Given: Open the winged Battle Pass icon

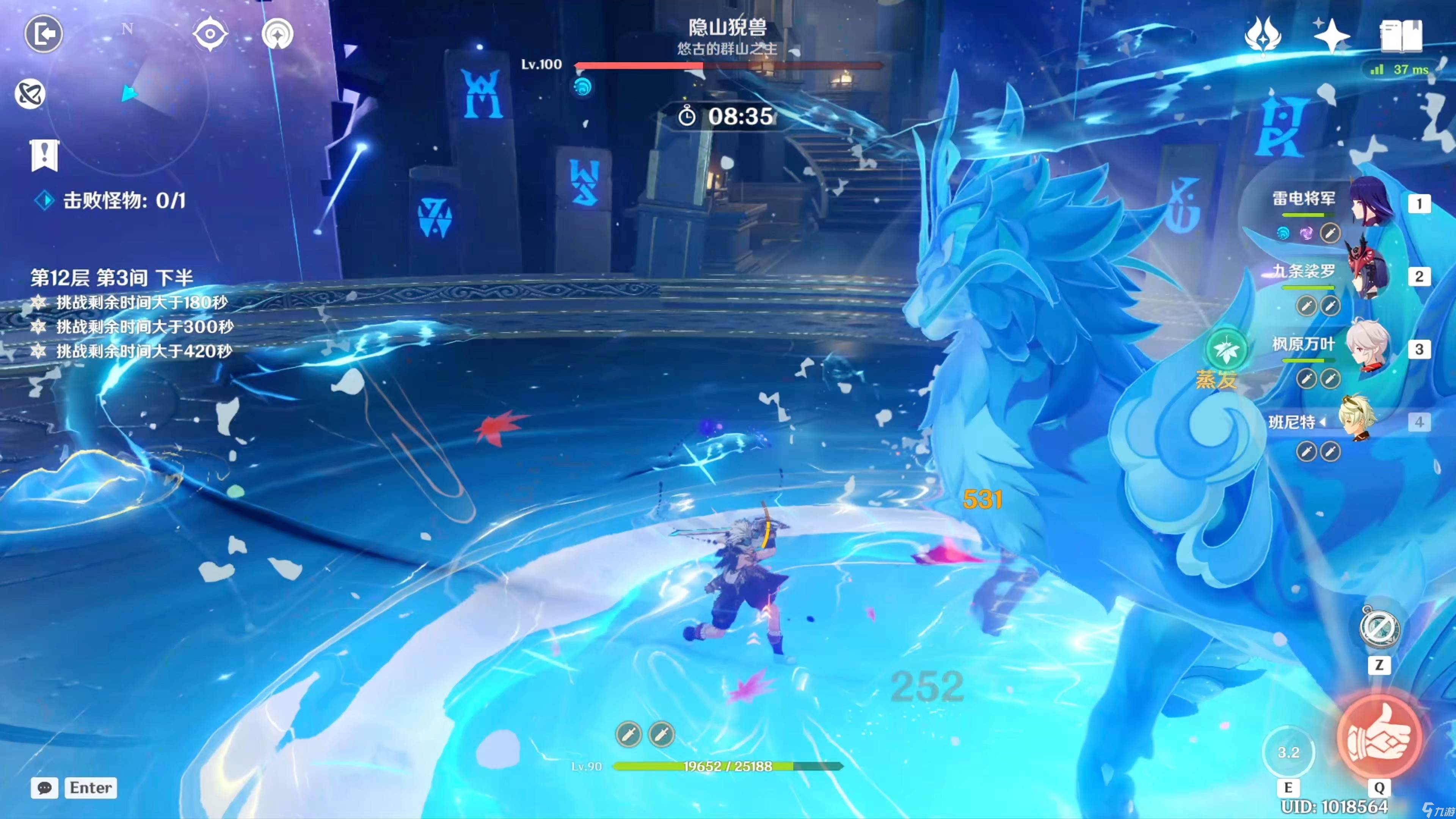Looking at the screenshot, I should 1263,36.
